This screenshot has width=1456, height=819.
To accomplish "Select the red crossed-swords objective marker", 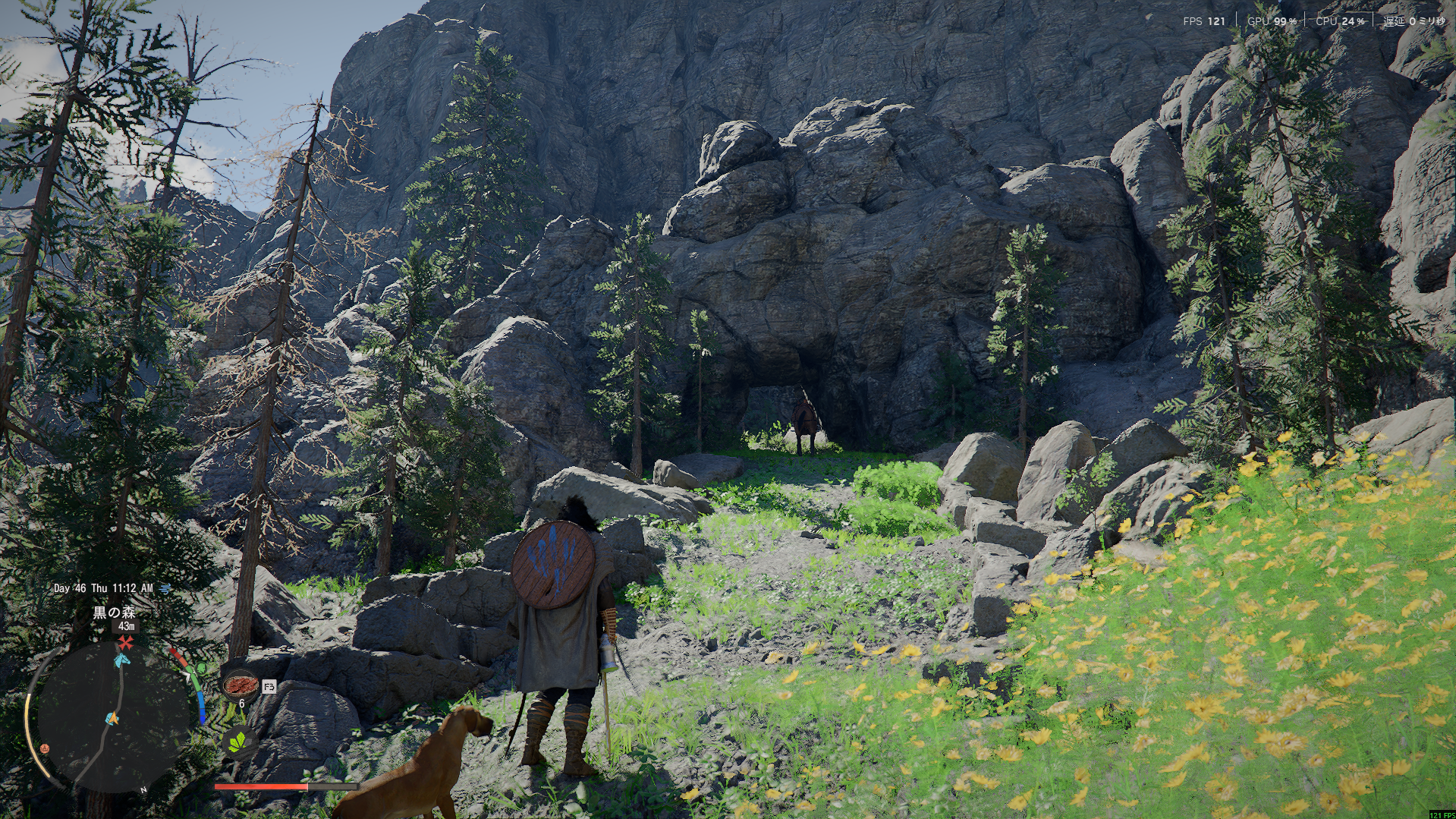I will pyautogui.click(x=125, y=643).
